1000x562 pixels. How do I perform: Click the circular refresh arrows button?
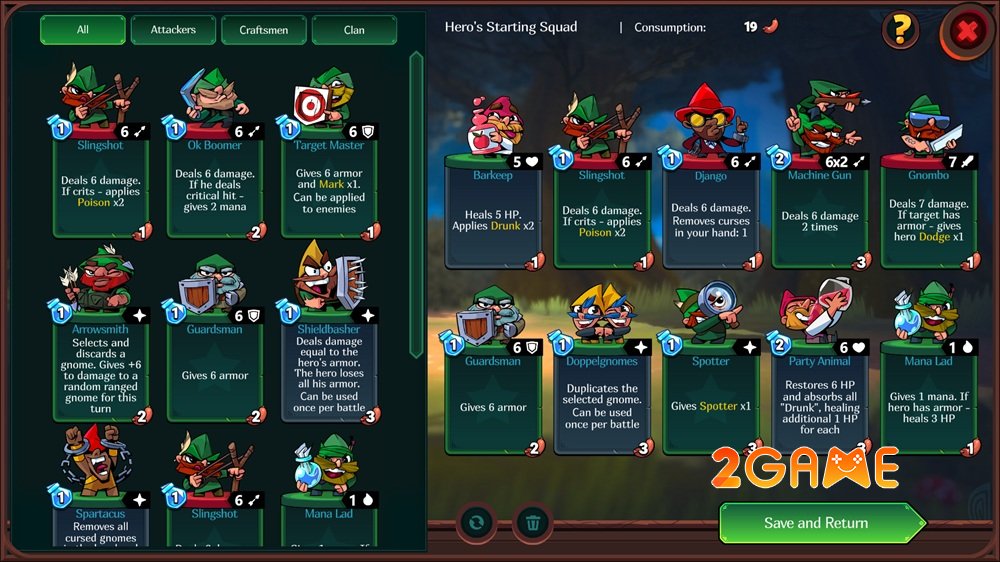pos(477,522)
